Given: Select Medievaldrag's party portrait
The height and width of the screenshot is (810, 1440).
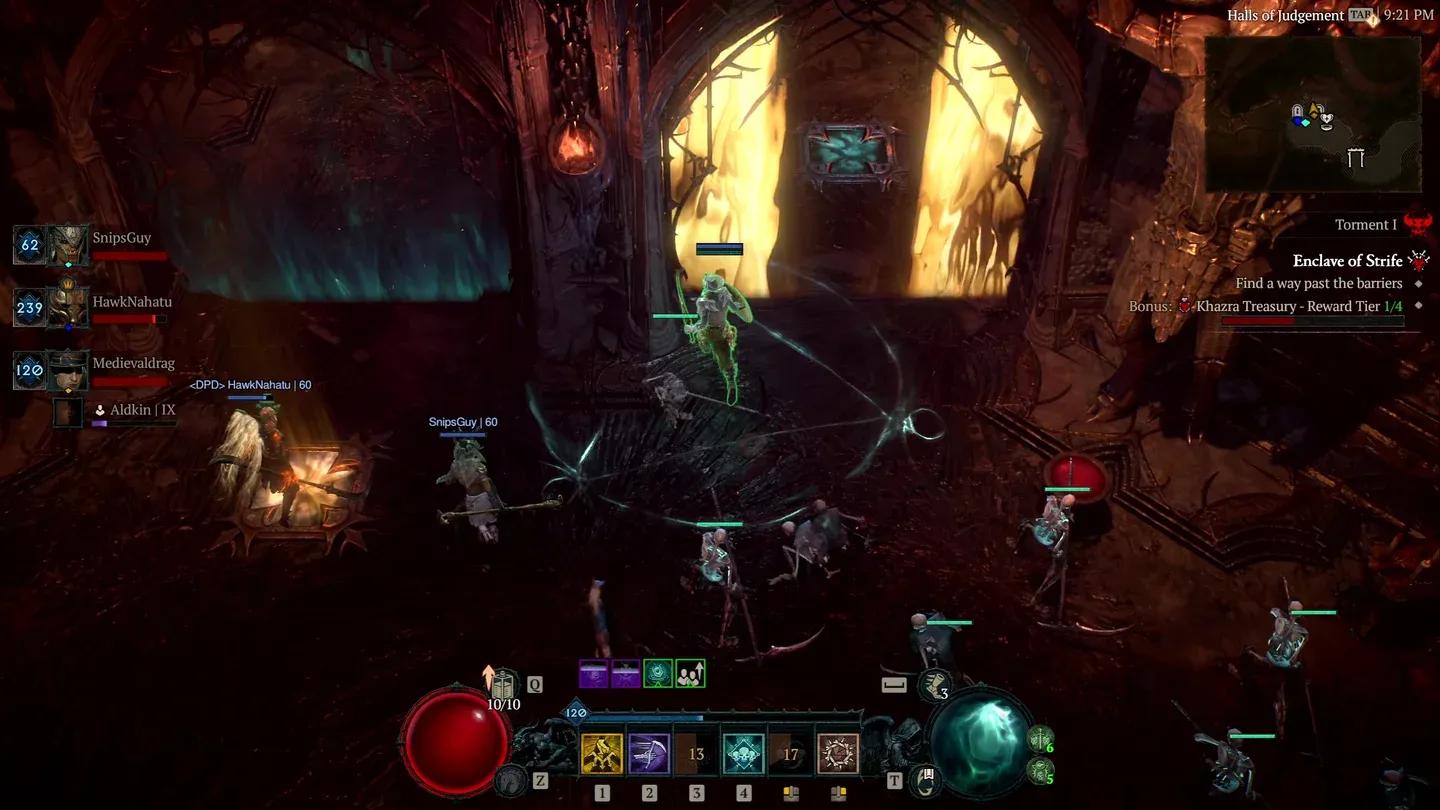Looking at the screenshot, I should coord(69,370).
